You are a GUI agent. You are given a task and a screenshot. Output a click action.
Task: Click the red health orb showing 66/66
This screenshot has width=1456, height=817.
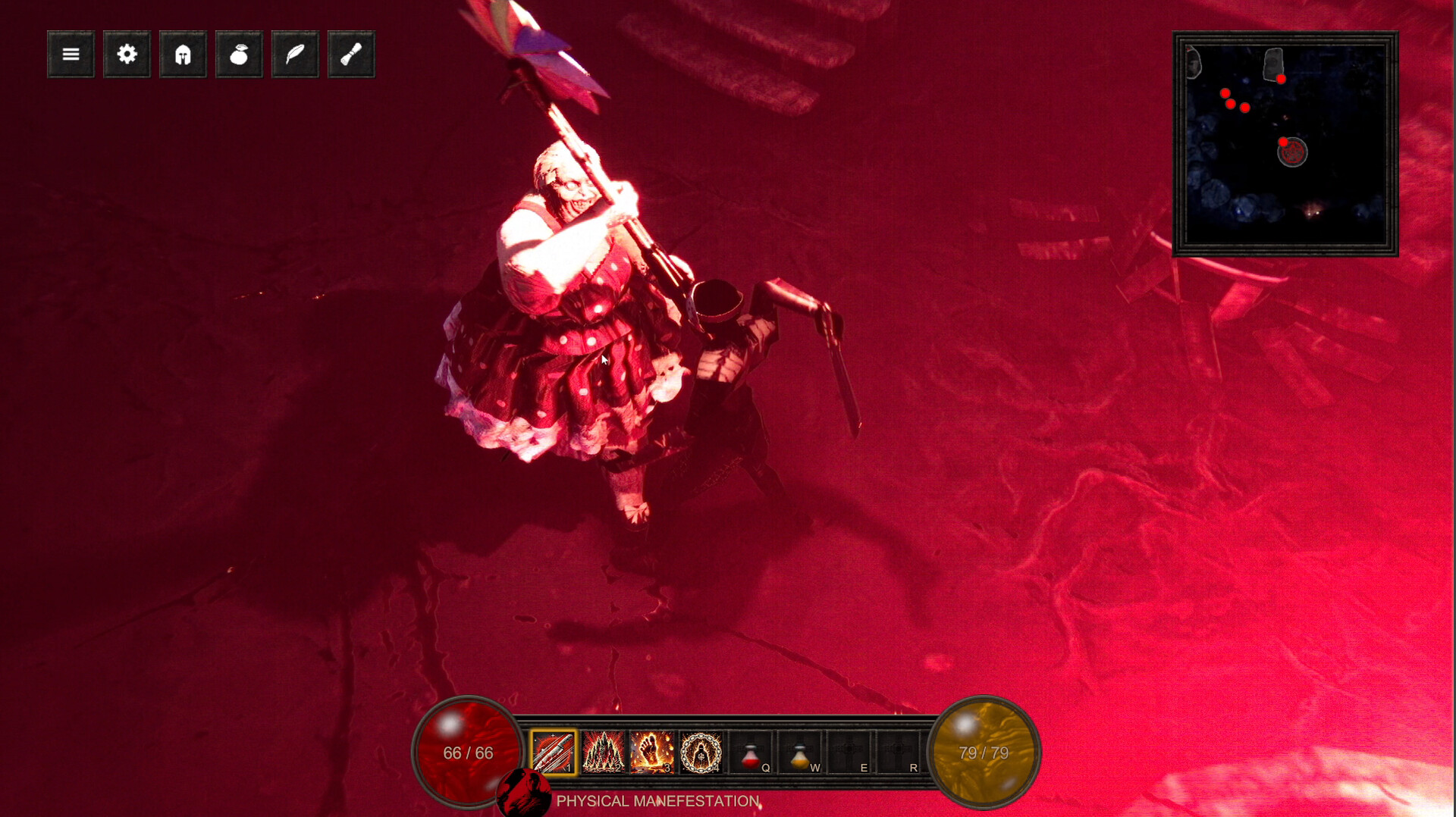coord(466,753)
